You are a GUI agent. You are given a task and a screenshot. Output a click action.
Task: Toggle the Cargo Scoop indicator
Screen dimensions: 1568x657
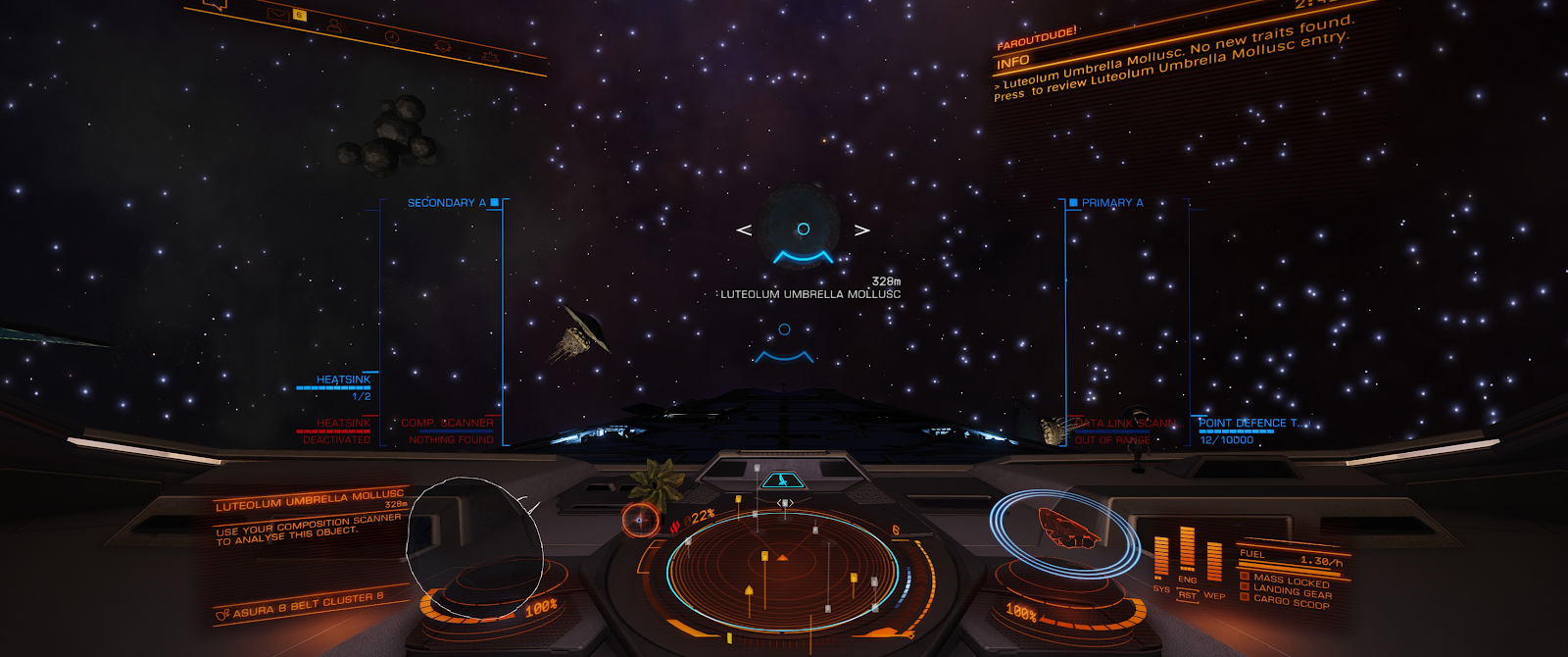[1291, 602]
